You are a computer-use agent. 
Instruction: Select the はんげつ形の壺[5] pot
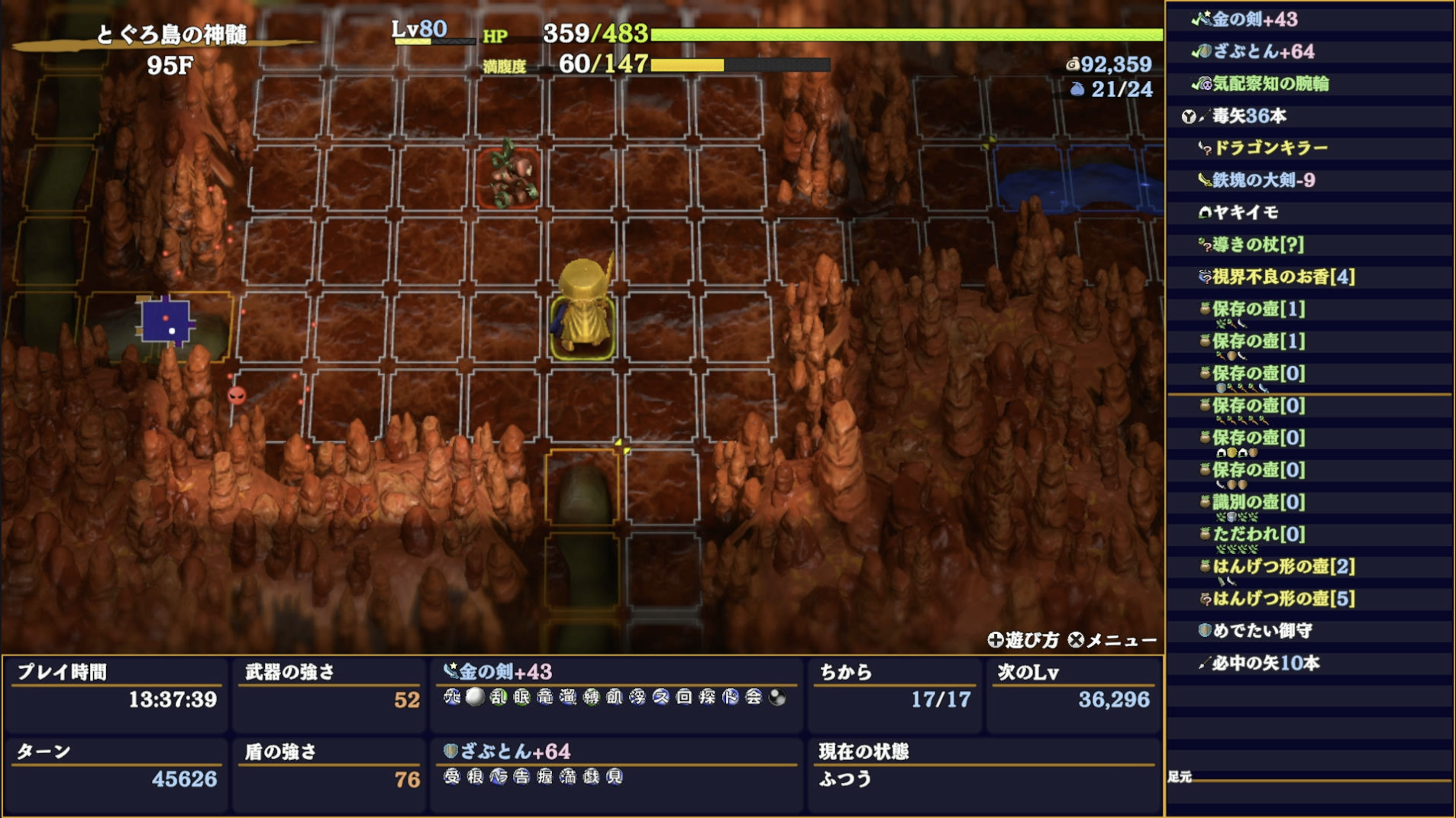click(x=1283, y=598)
